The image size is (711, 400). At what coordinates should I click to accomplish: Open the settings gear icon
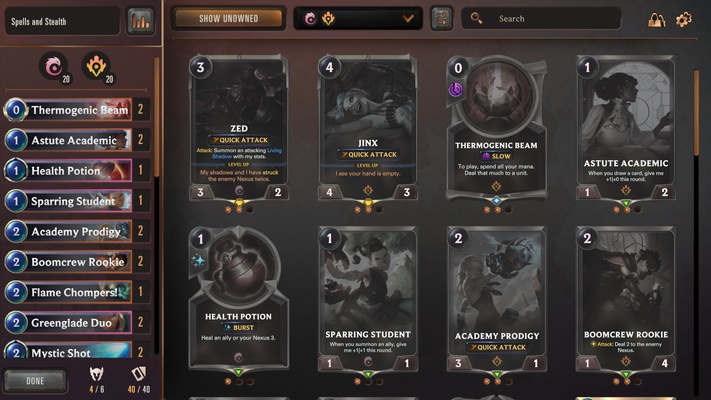coord(684,19)
